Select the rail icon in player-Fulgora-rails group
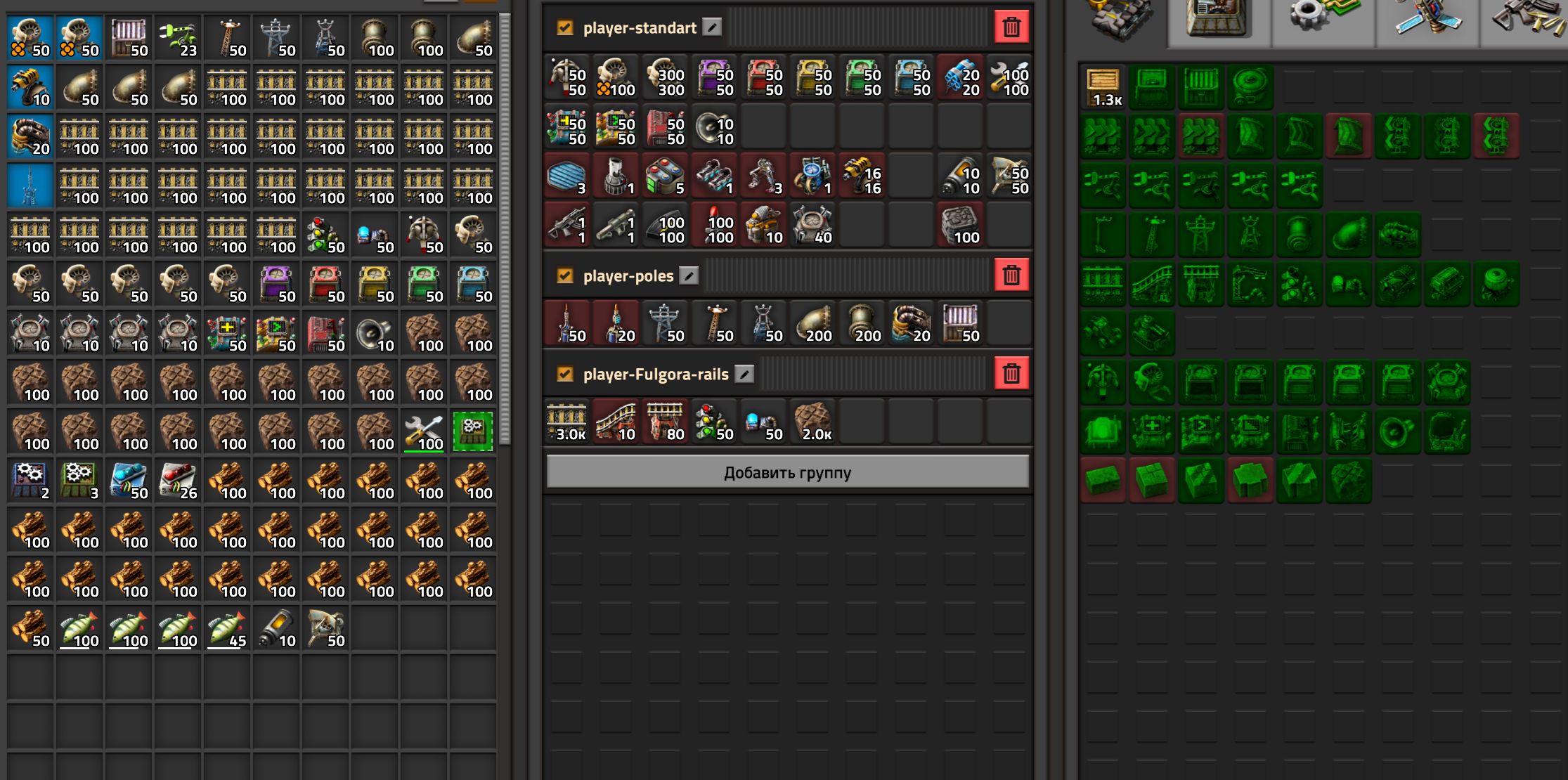The width and height of the screenshot is (1568, 780). point(567,420)
